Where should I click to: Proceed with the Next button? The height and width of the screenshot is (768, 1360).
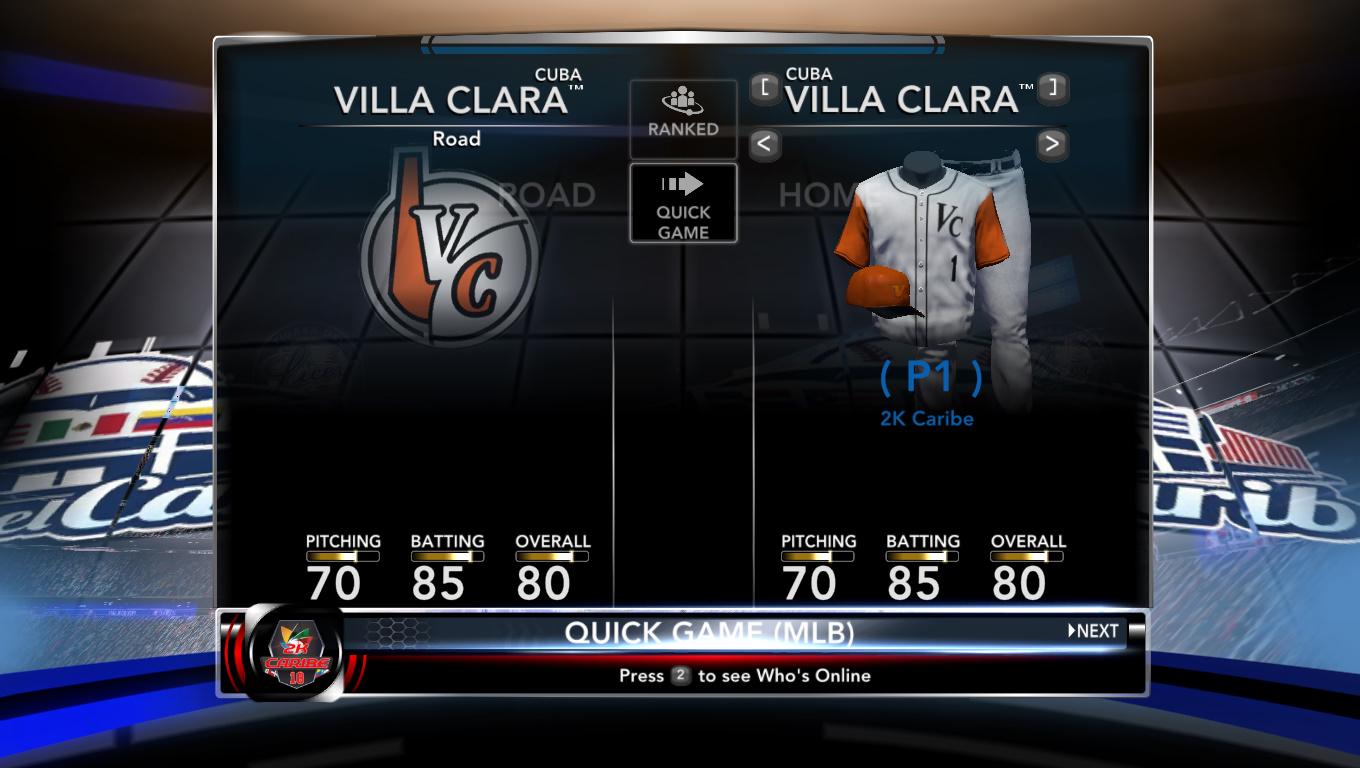(1094, 631)
